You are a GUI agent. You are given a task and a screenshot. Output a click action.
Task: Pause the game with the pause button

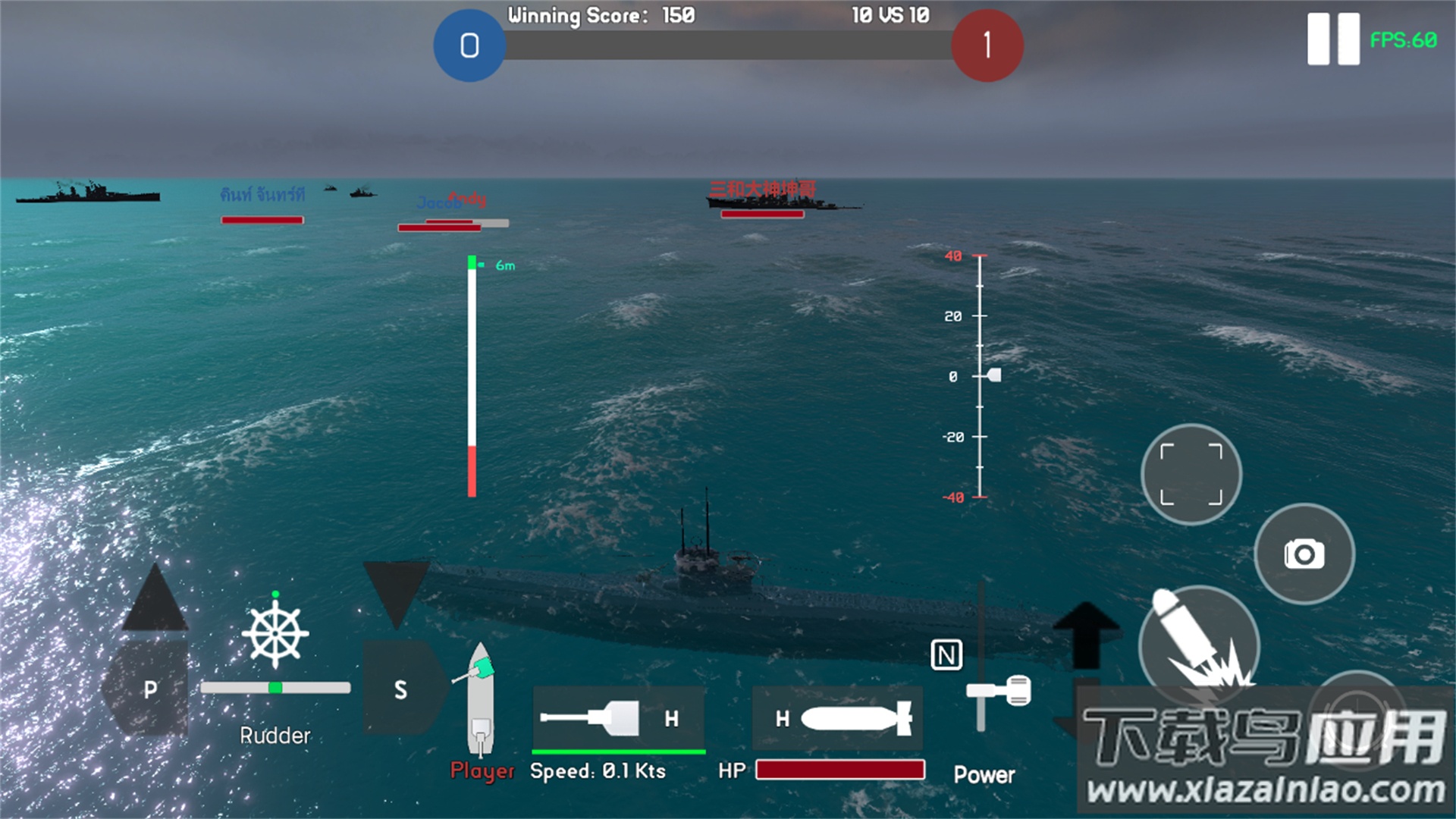1332,39
